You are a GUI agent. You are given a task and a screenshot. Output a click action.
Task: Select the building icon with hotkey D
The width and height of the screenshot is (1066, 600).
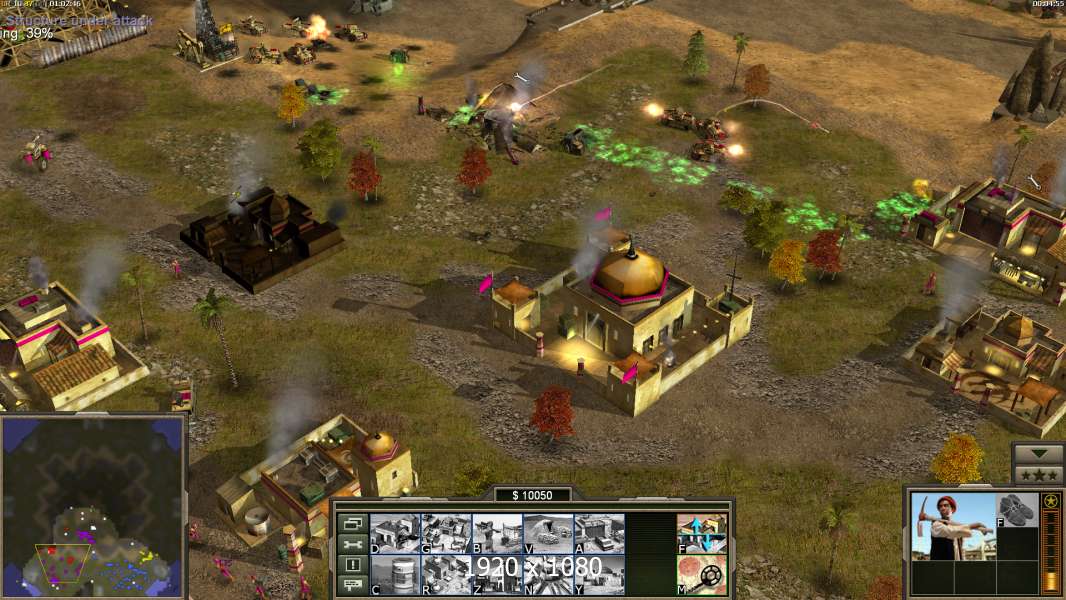(395, 533)
